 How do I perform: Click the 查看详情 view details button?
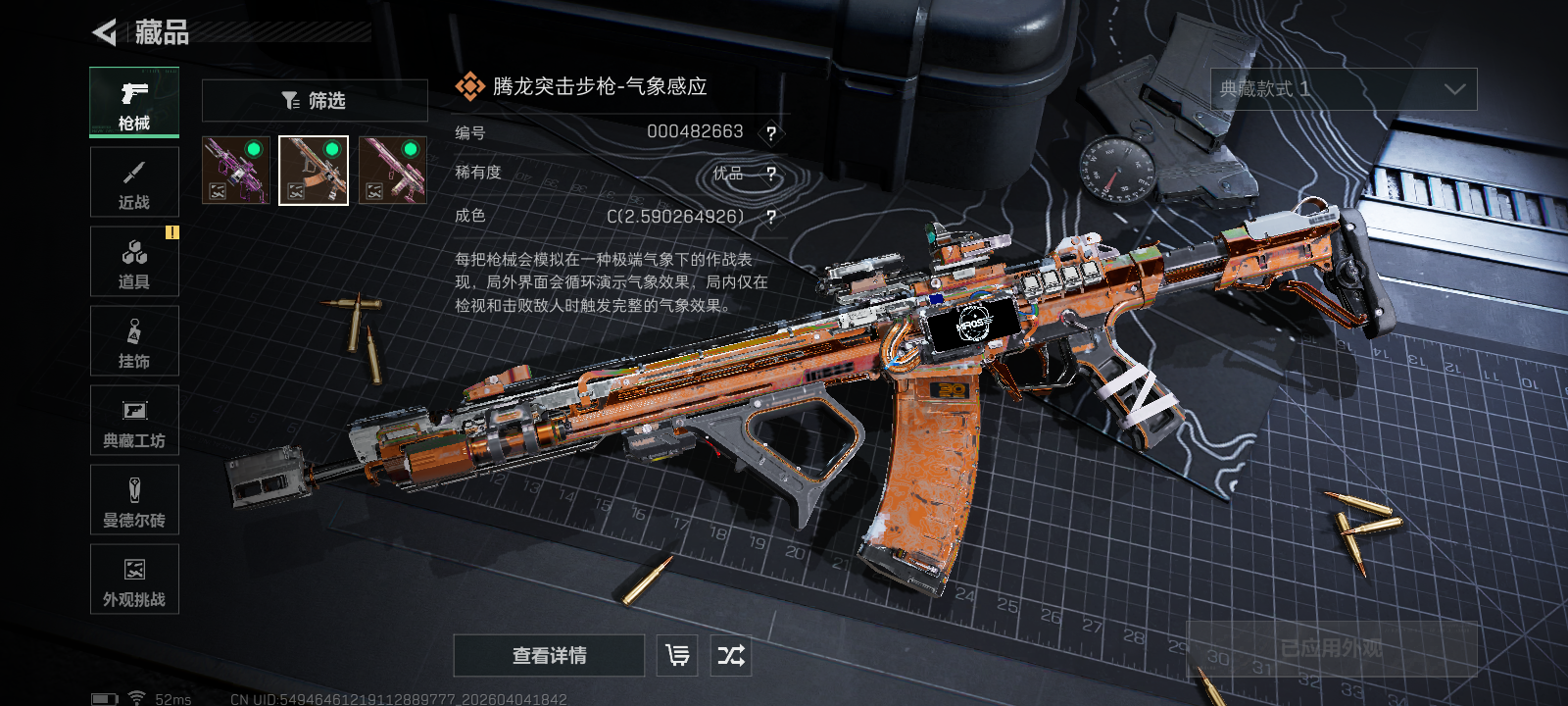[549, 655]
